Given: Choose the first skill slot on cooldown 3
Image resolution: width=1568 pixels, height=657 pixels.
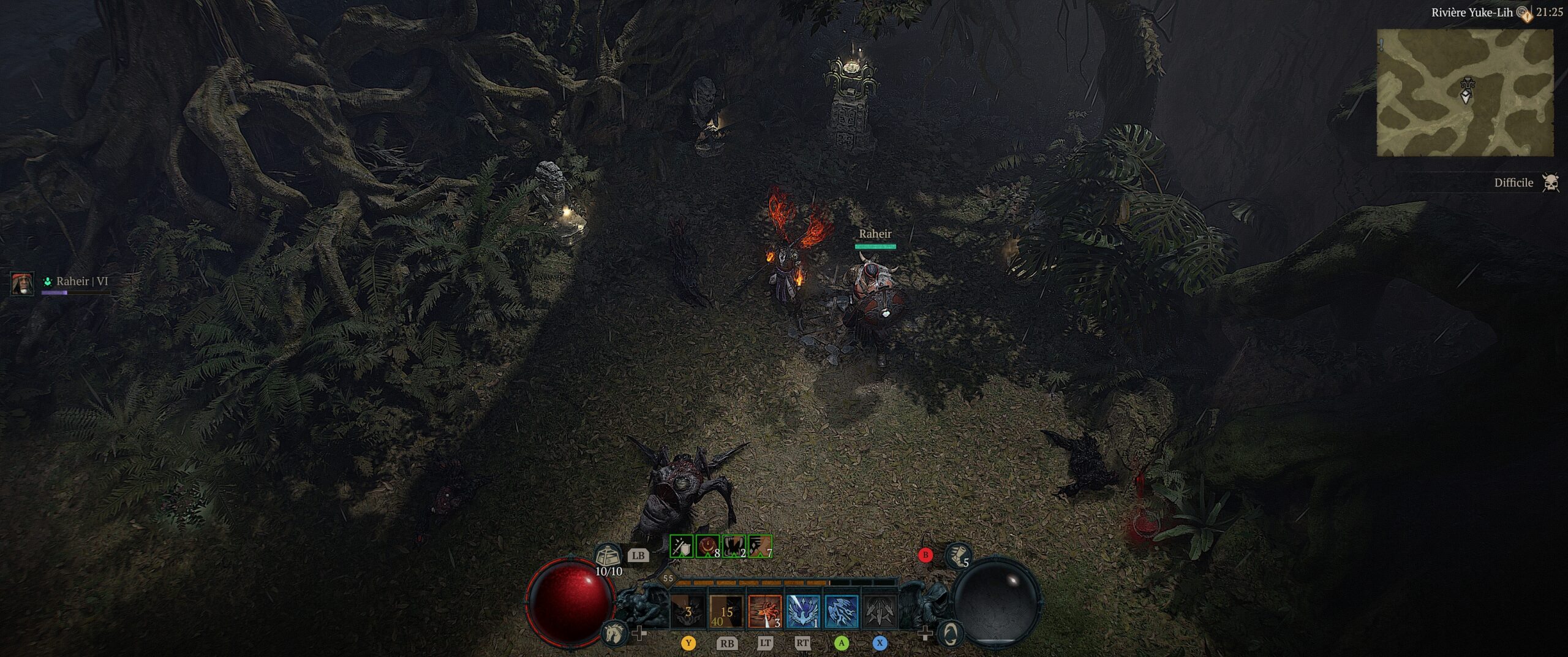Looking at the screenshot, I should (688, 611).
